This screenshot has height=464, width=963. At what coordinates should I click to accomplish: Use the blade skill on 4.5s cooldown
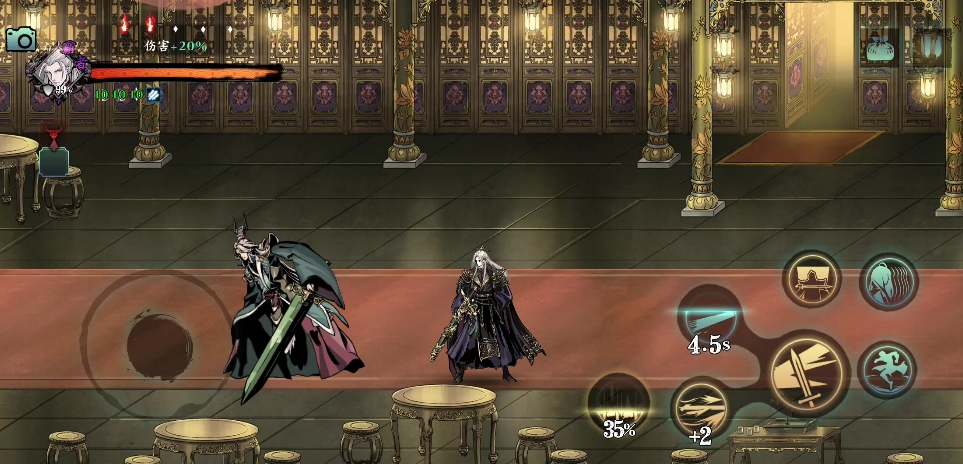pyautogui.click(x=709, y=318)
